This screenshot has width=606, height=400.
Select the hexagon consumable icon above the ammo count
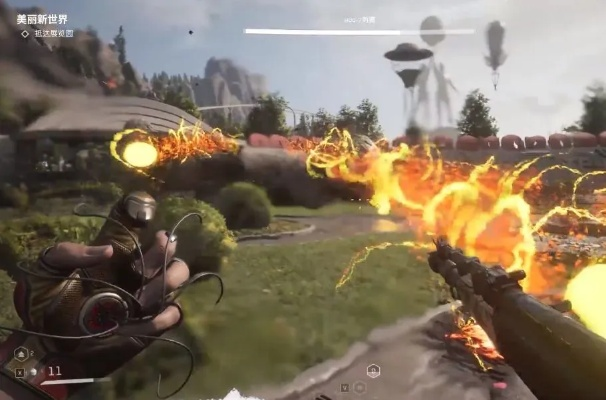pyautogui.click(x=21, y=353)
